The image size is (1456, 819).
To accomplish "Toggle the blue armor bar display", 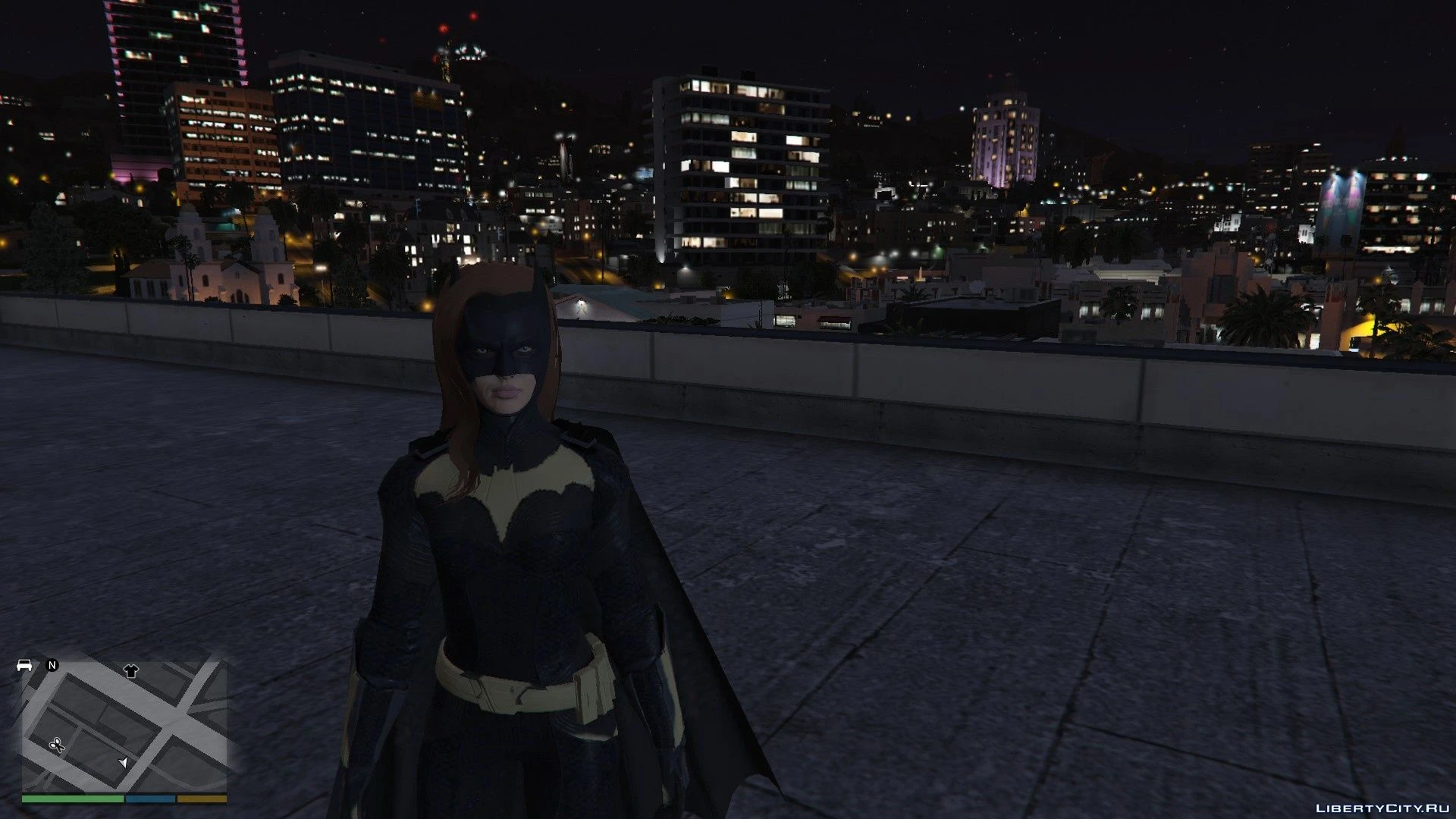I will tap(150, 799).
